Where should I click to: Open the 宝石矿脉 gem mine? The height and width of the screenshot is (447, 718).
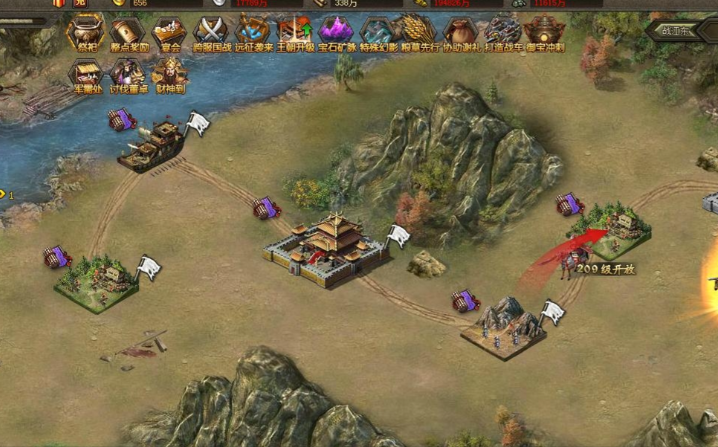(x=336, y=32)
